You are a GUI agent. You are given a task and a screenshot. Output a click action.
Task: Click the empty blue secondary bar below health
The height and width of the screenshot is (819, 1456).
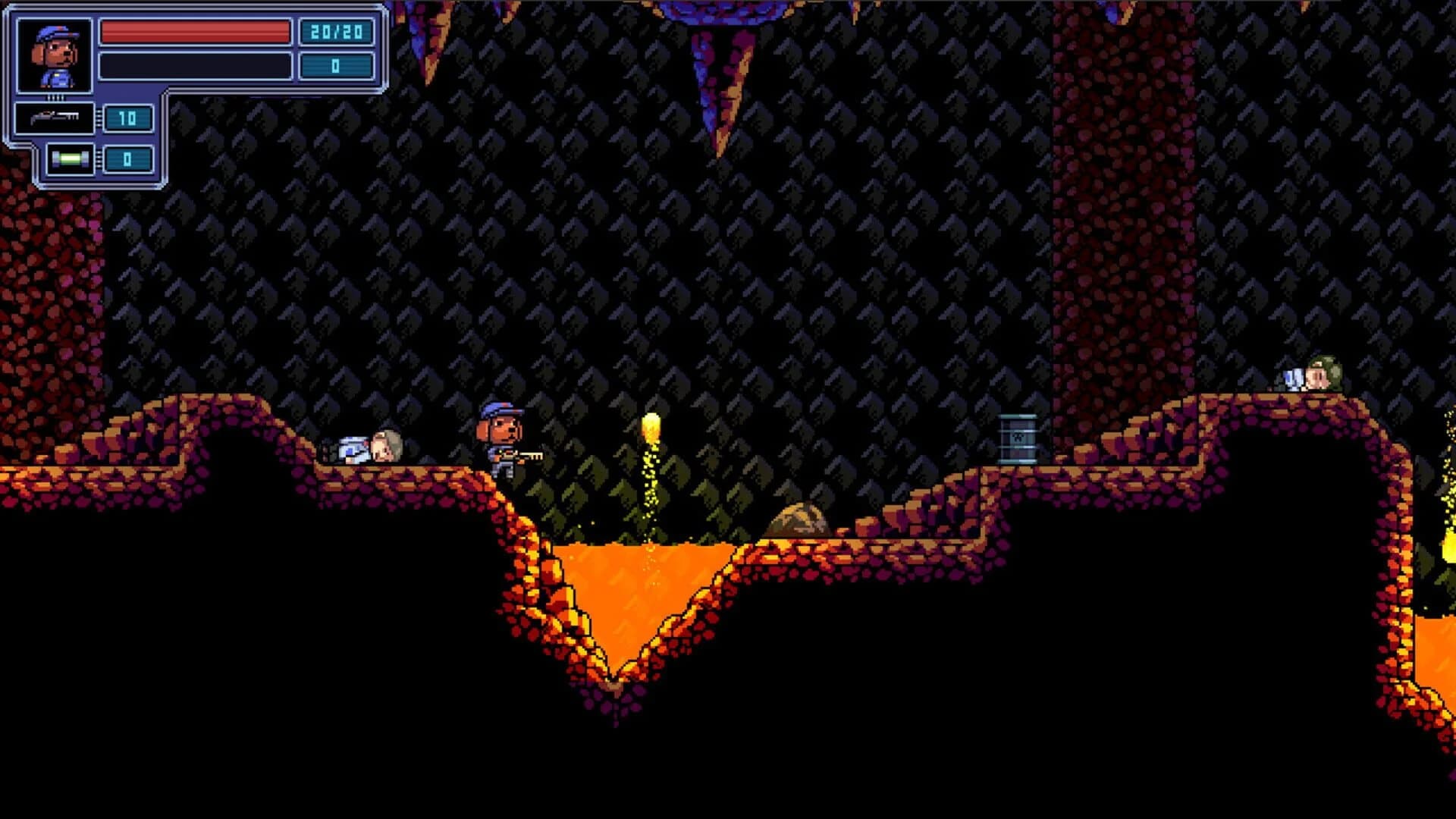(x=193, y=64)
